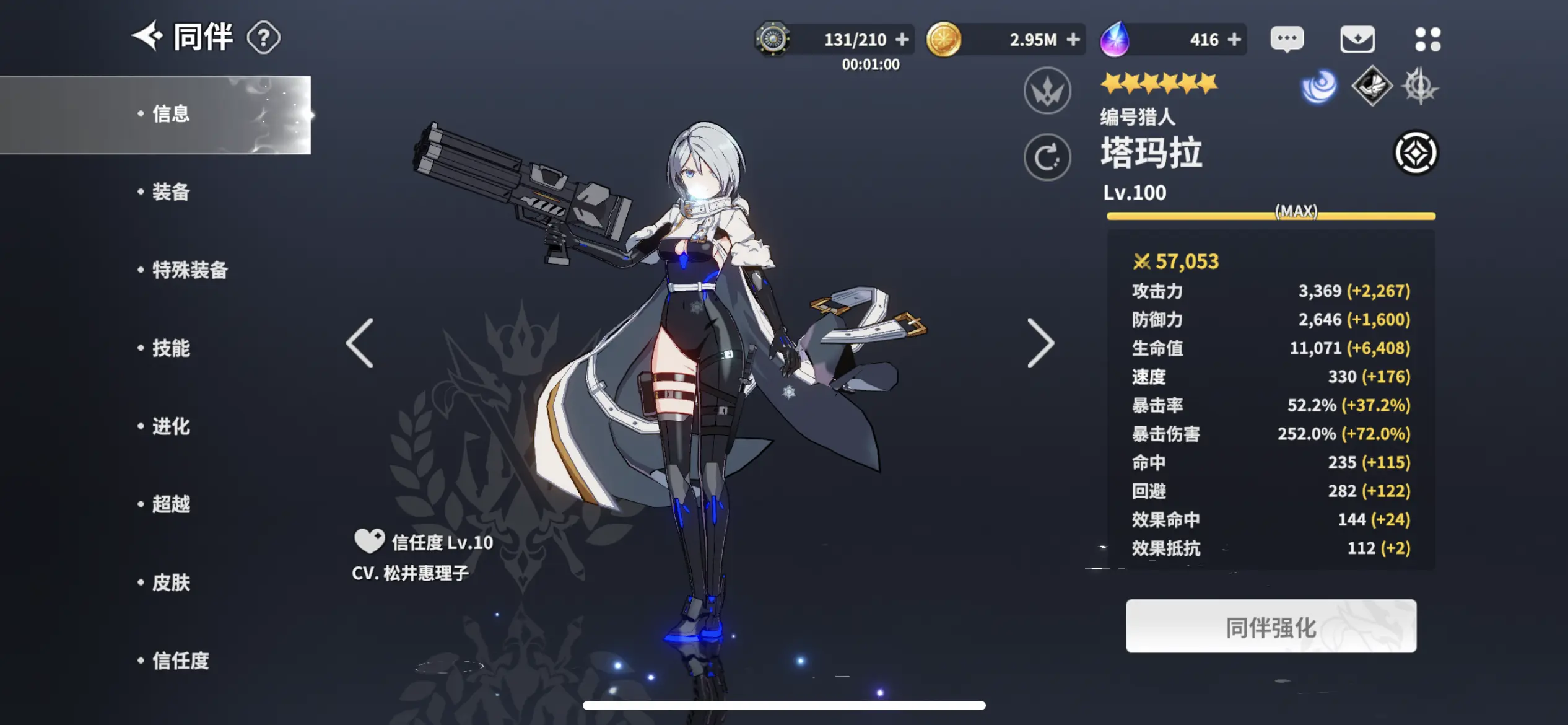Open the chat speech bubble icon

1287,40
